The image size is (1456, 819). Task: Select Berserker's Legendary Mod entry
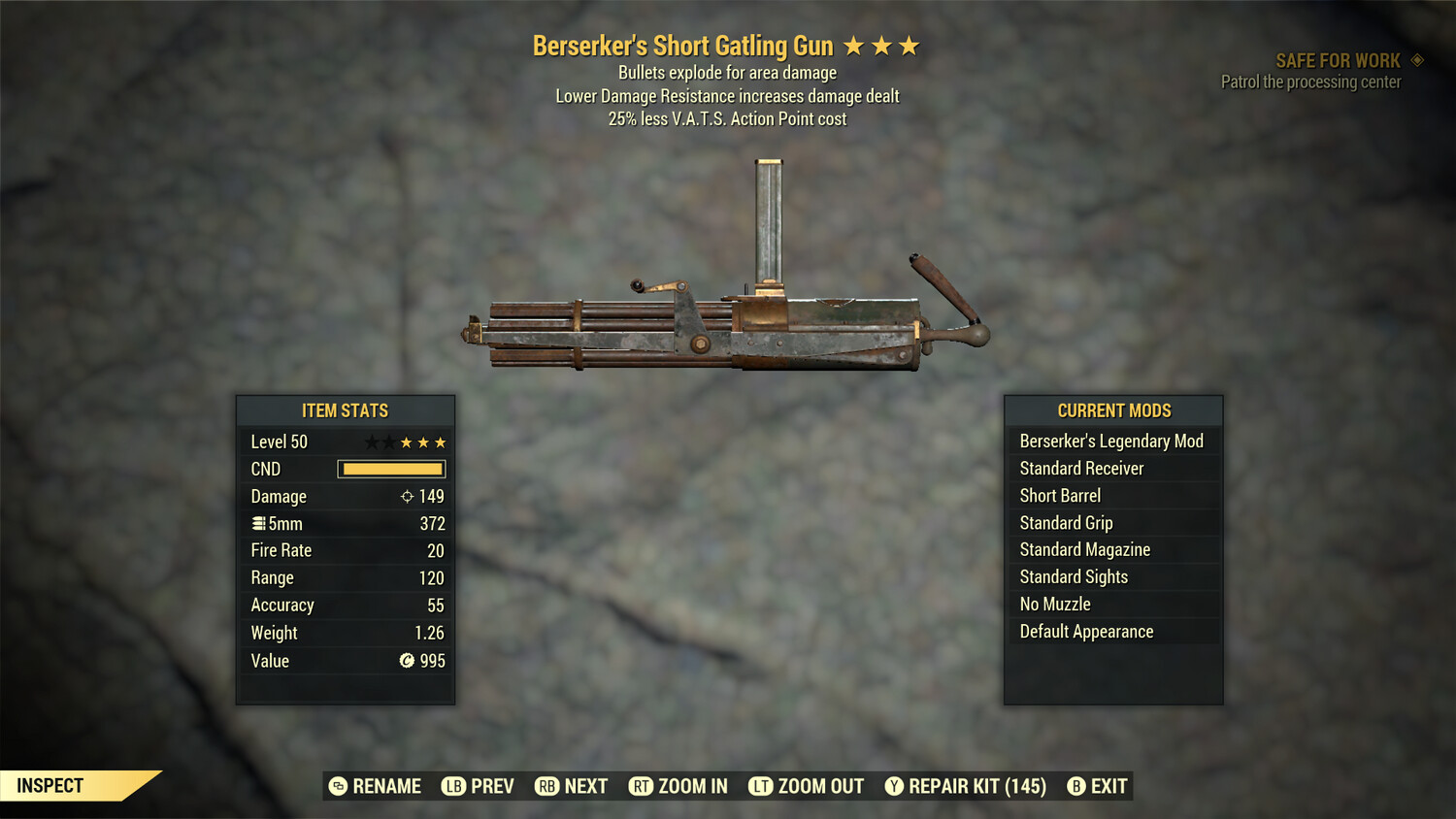pos(1111,441)
